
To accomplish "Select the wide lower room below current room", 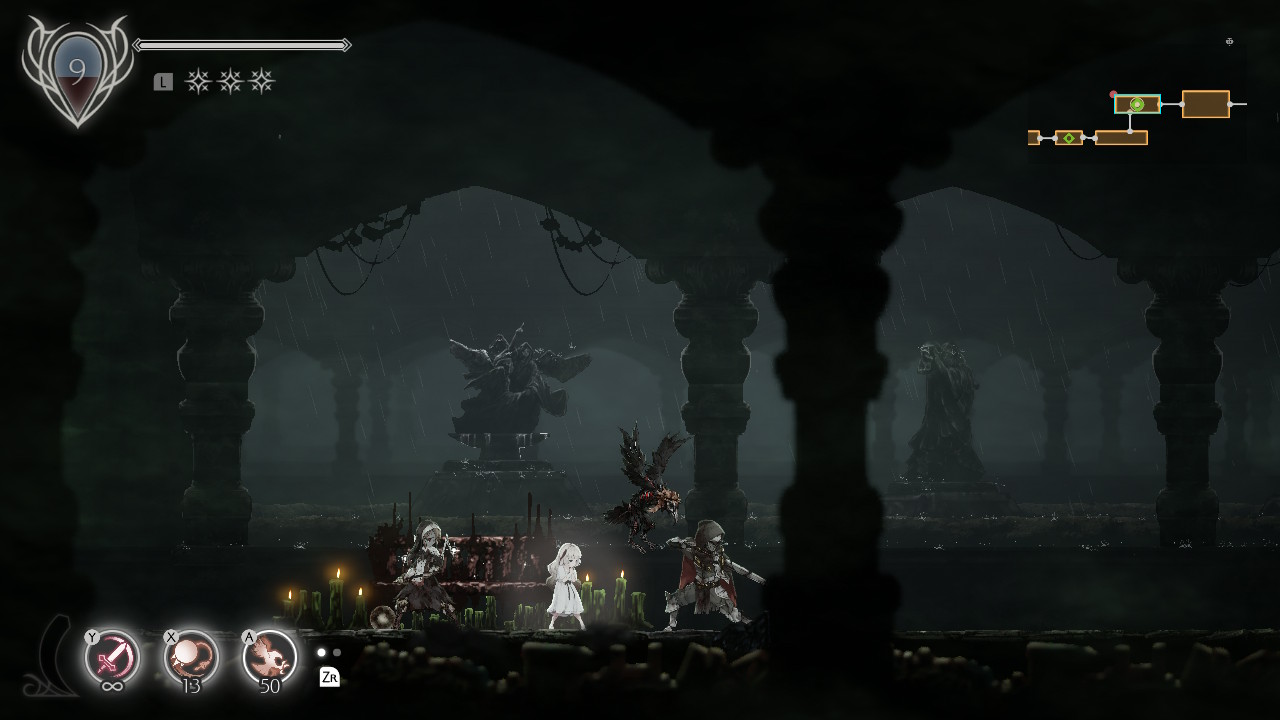I will (x=1121, y=138).
